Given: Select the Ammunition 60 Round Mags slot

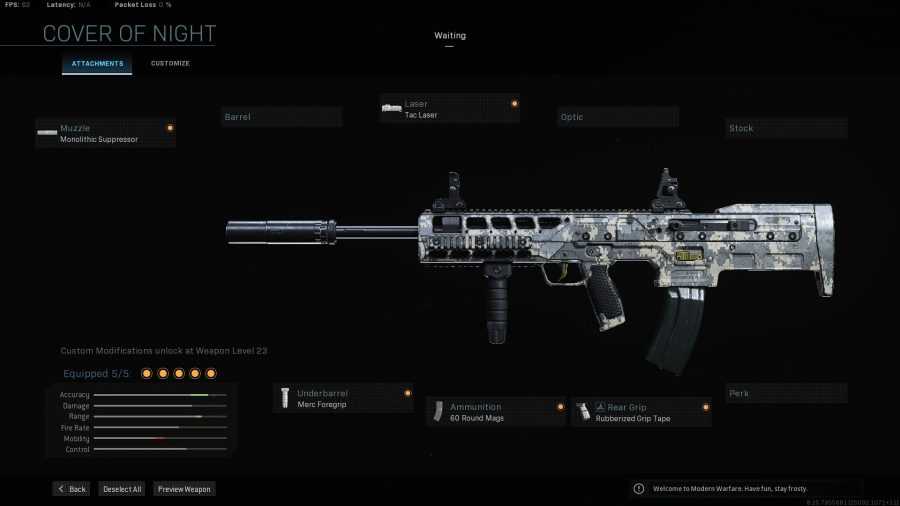Looking at the screenshot, I should click(496, 412).
